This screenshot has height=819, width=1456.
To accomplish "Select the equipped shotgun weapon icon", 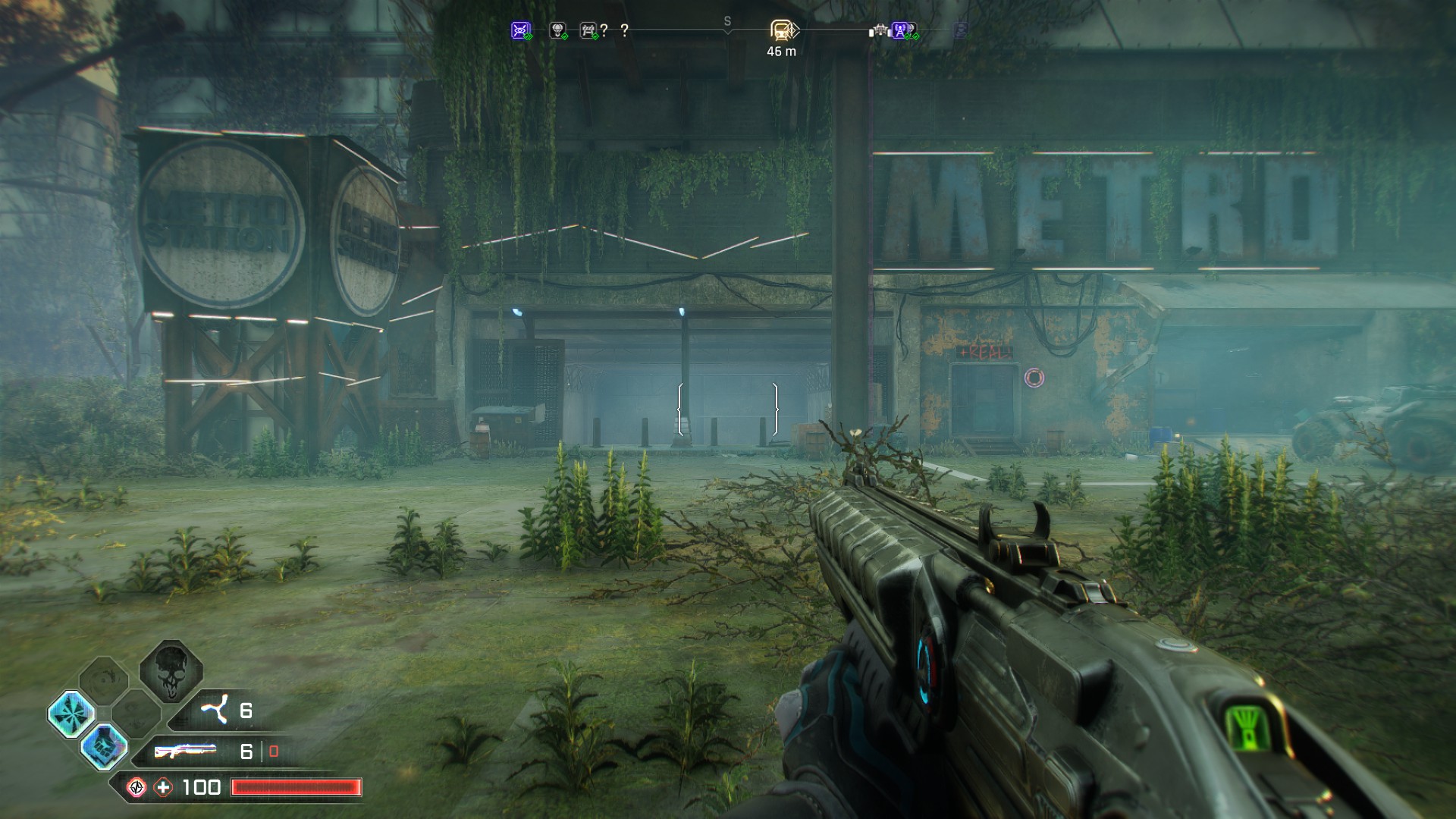I will tap(184, 751).
